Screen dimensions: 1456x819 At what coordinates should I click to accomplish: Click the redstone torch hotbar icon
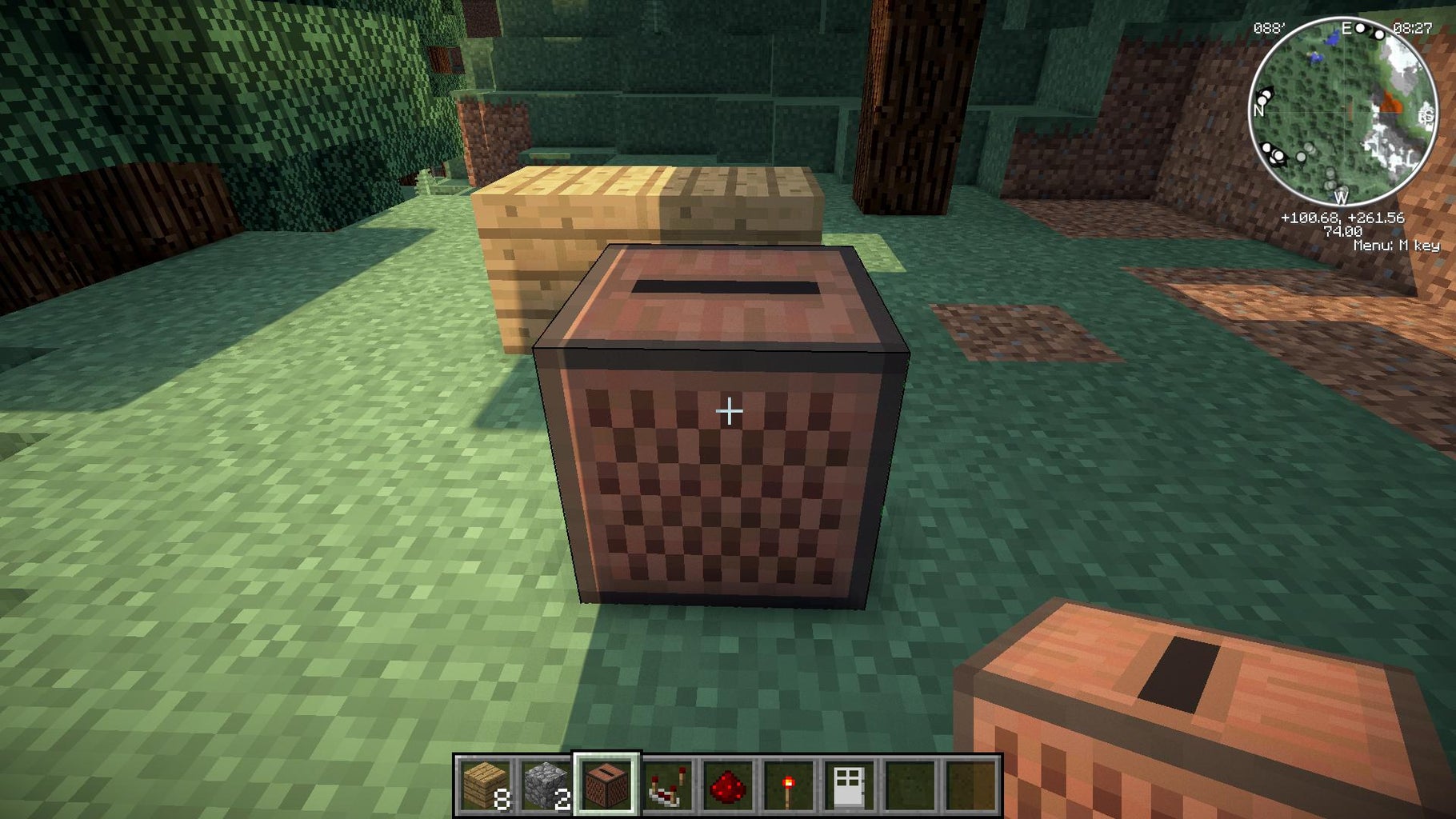tap(788, 787)
